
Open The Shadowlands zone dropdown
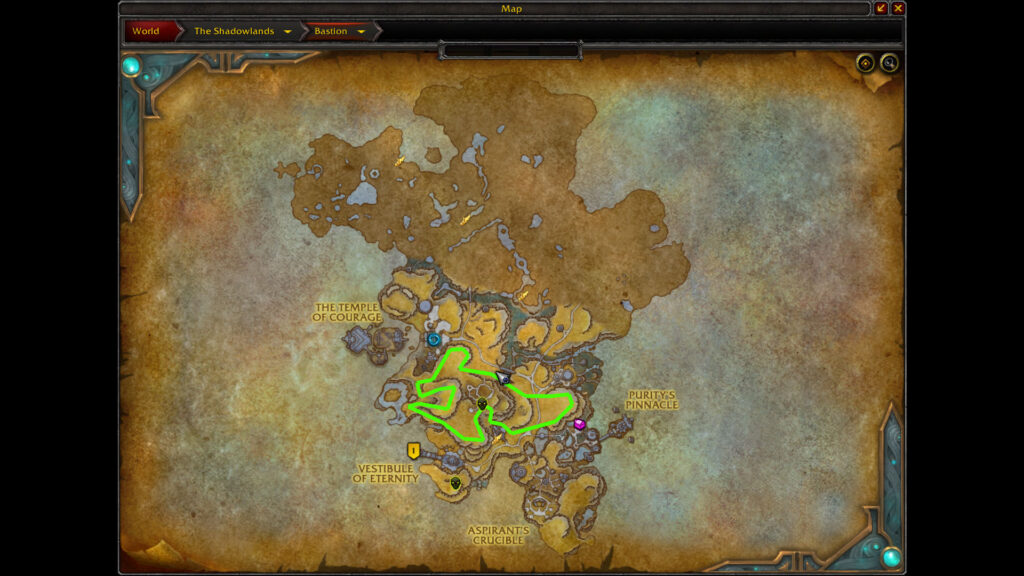[x=288, y=31]
